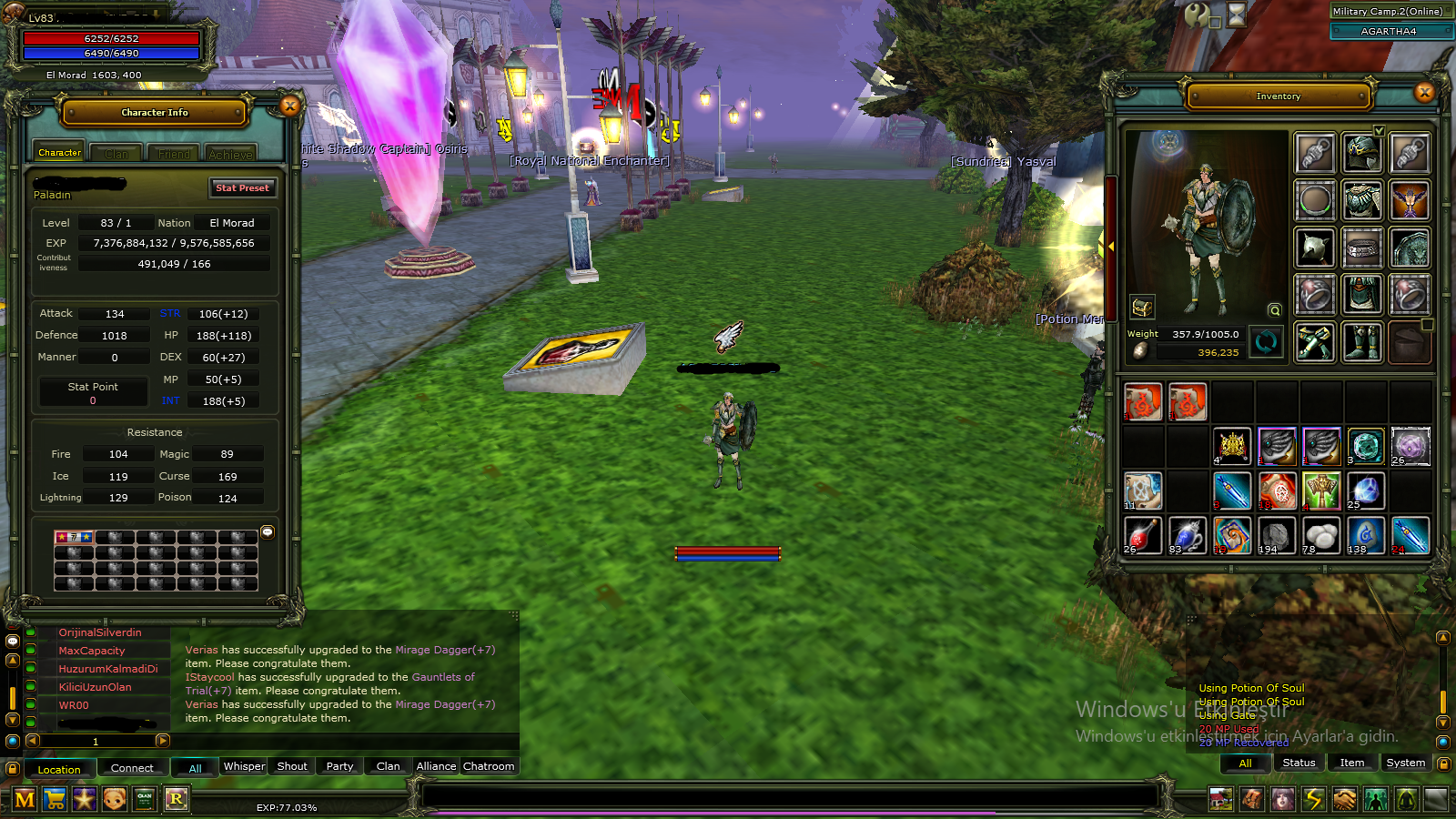Select the lightning skill icon
This screenshot has height=819, width=1456.
[1313, 798]
